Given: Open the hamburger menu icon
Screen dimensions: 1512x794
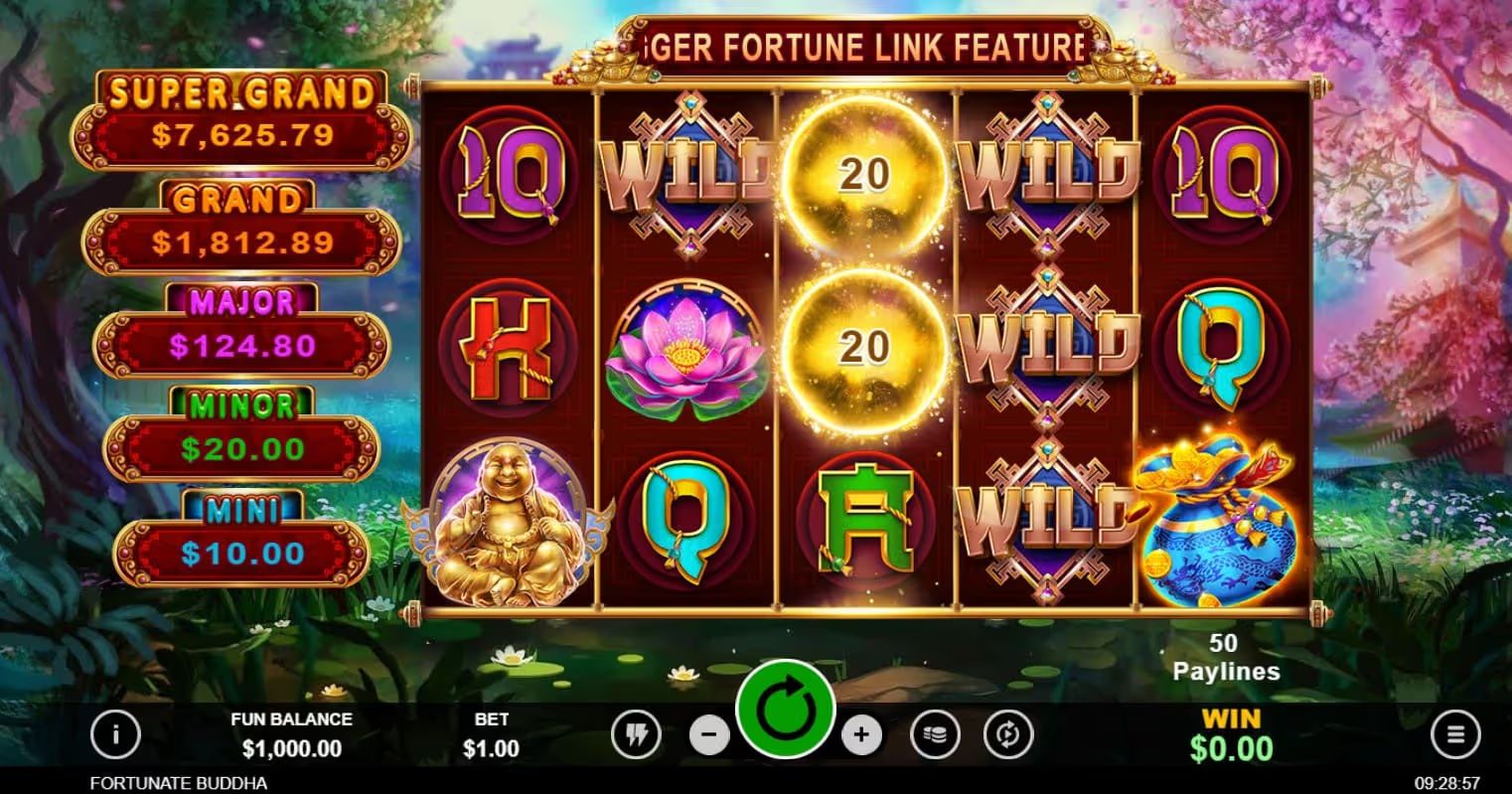Looking at the screenshot, I should [x=1454, y=733].
